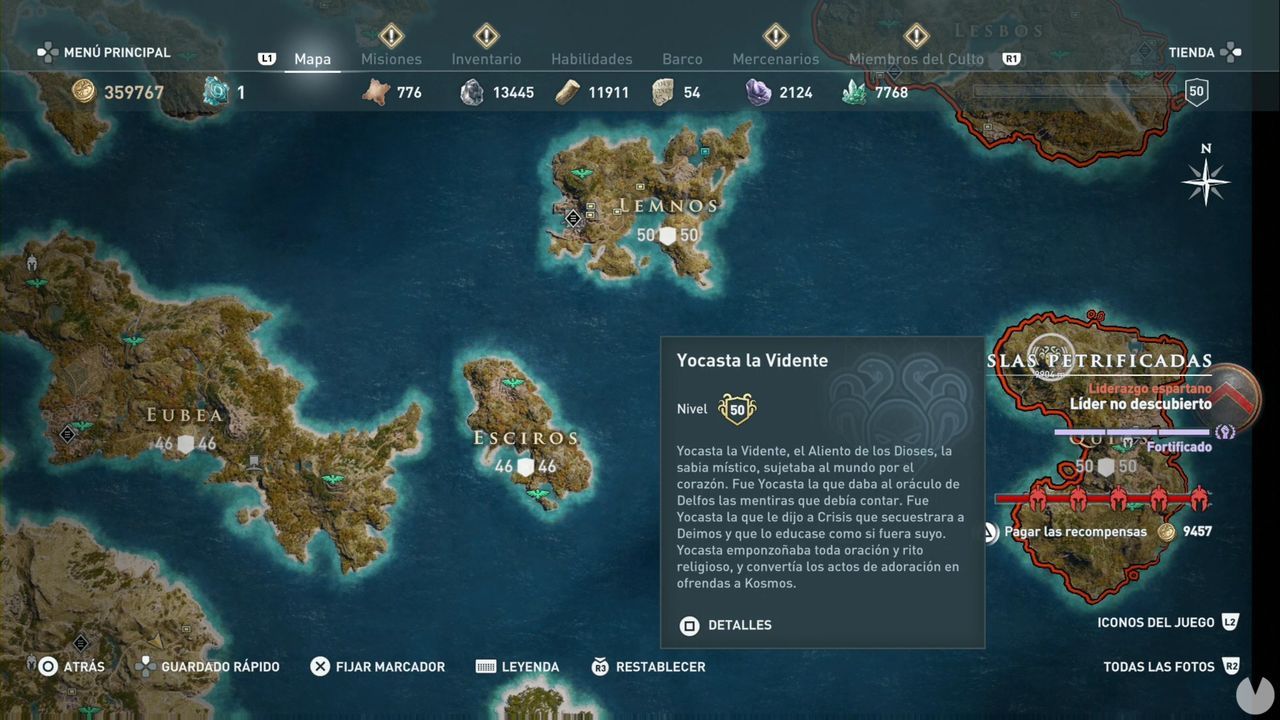Toggle Iconos del Juego filter
1280x720 pixels.
[x=1155, y=622]
